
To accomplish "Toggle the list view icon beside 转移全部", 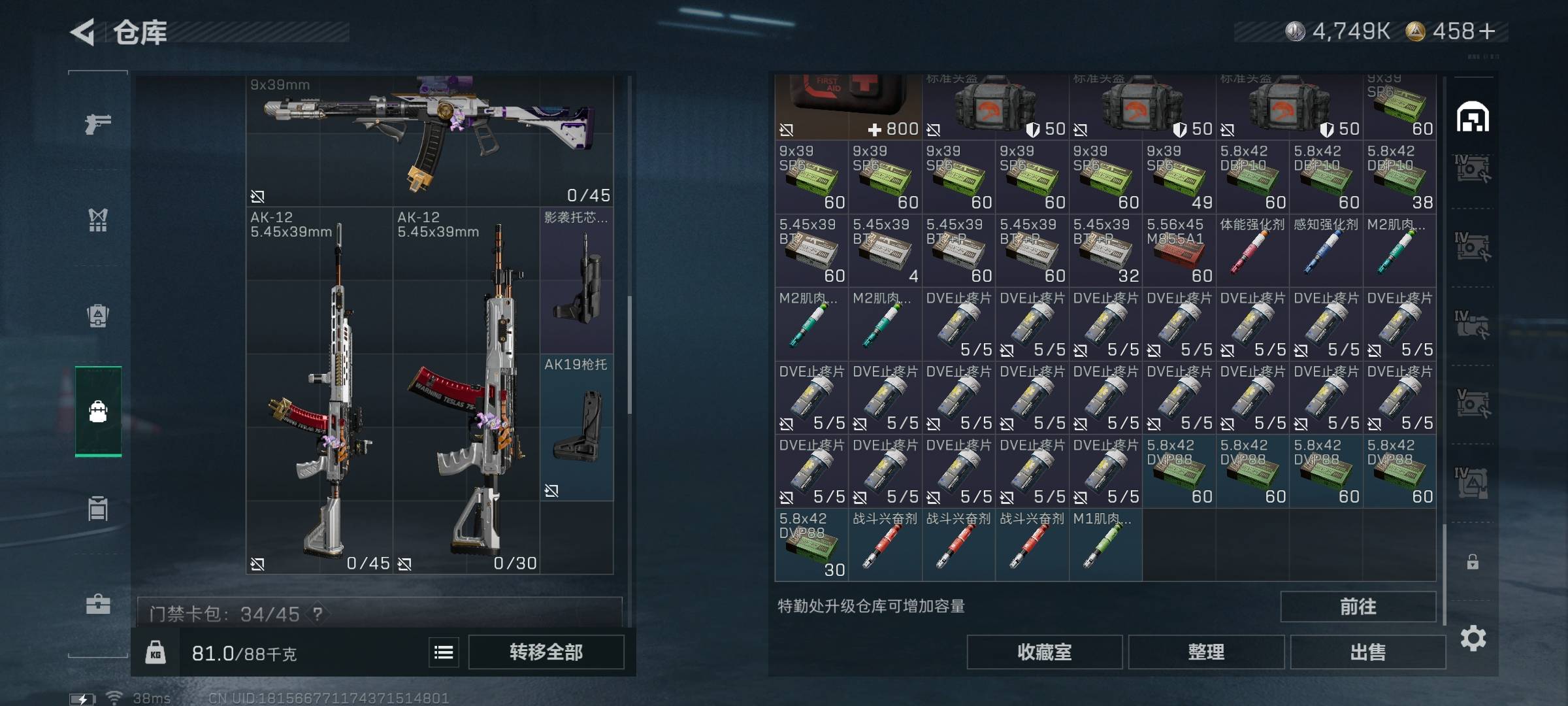I will point(444,652).
